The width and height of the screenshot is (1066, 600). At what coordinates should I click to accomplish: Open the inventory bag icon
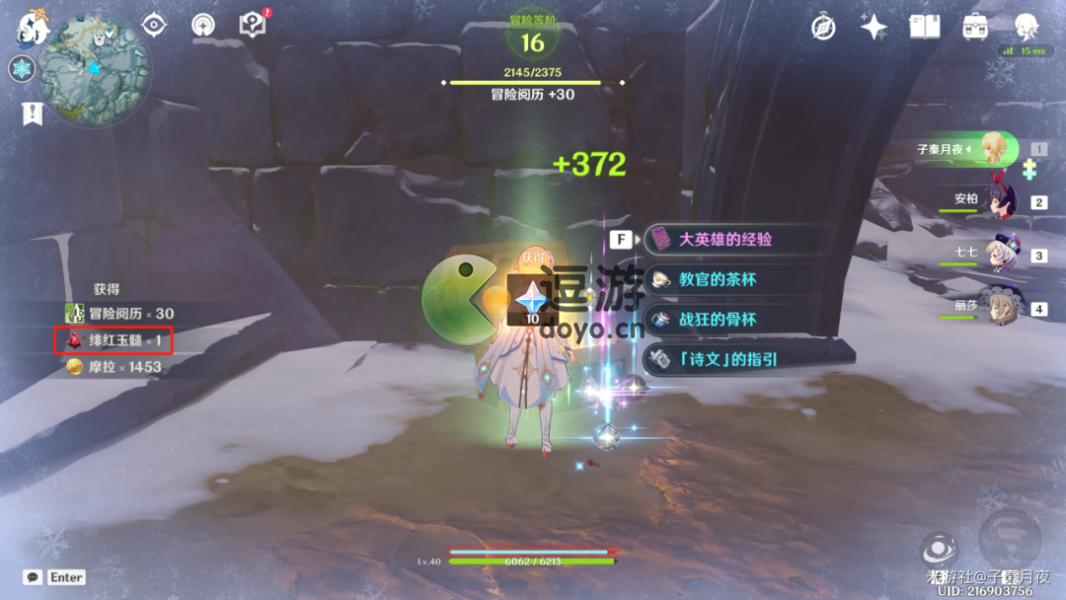[975, 27]
